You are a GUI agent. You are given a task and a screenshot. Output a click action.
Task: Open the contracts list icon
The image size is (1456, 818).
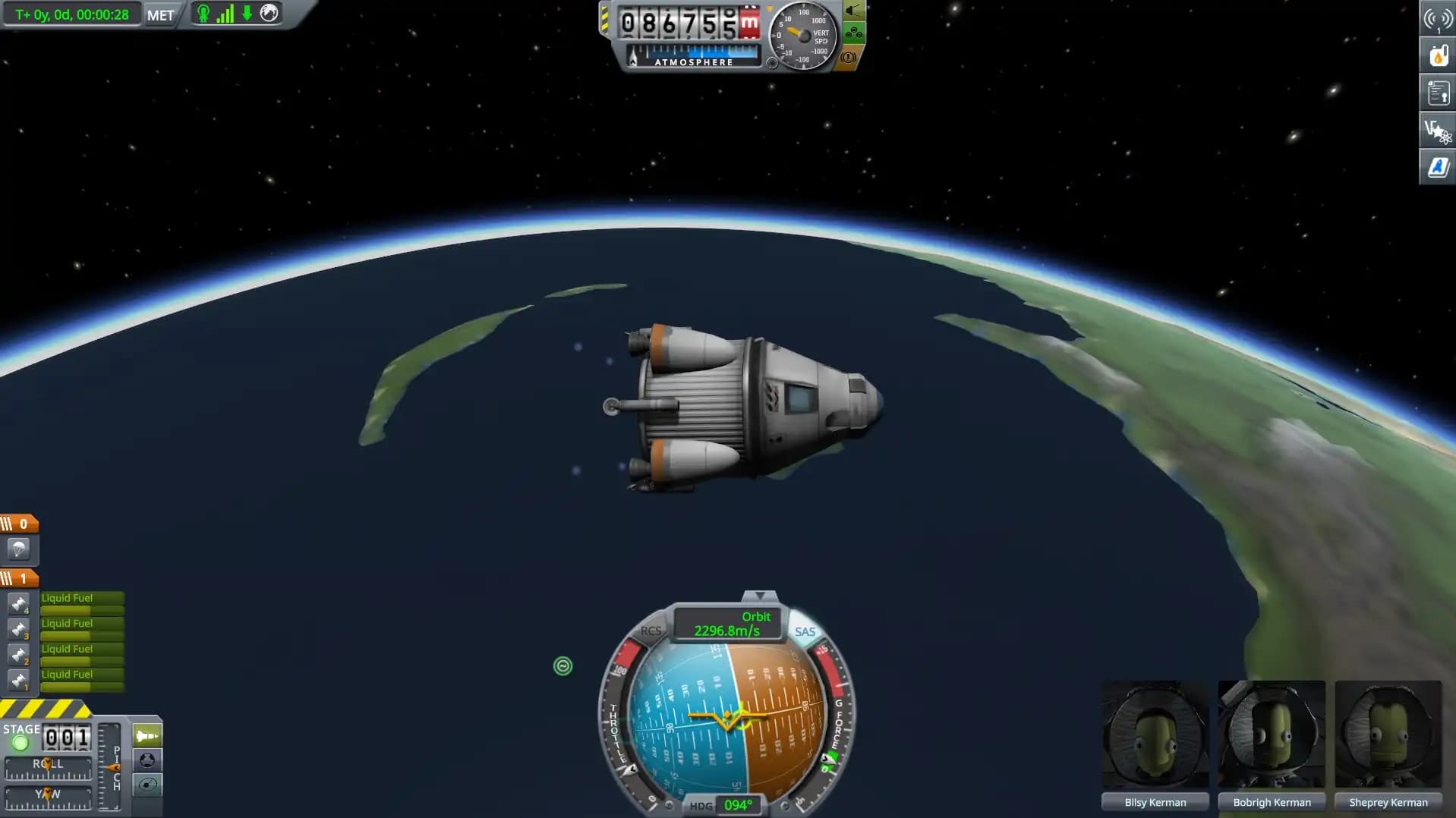click(x=1437, y=93)
